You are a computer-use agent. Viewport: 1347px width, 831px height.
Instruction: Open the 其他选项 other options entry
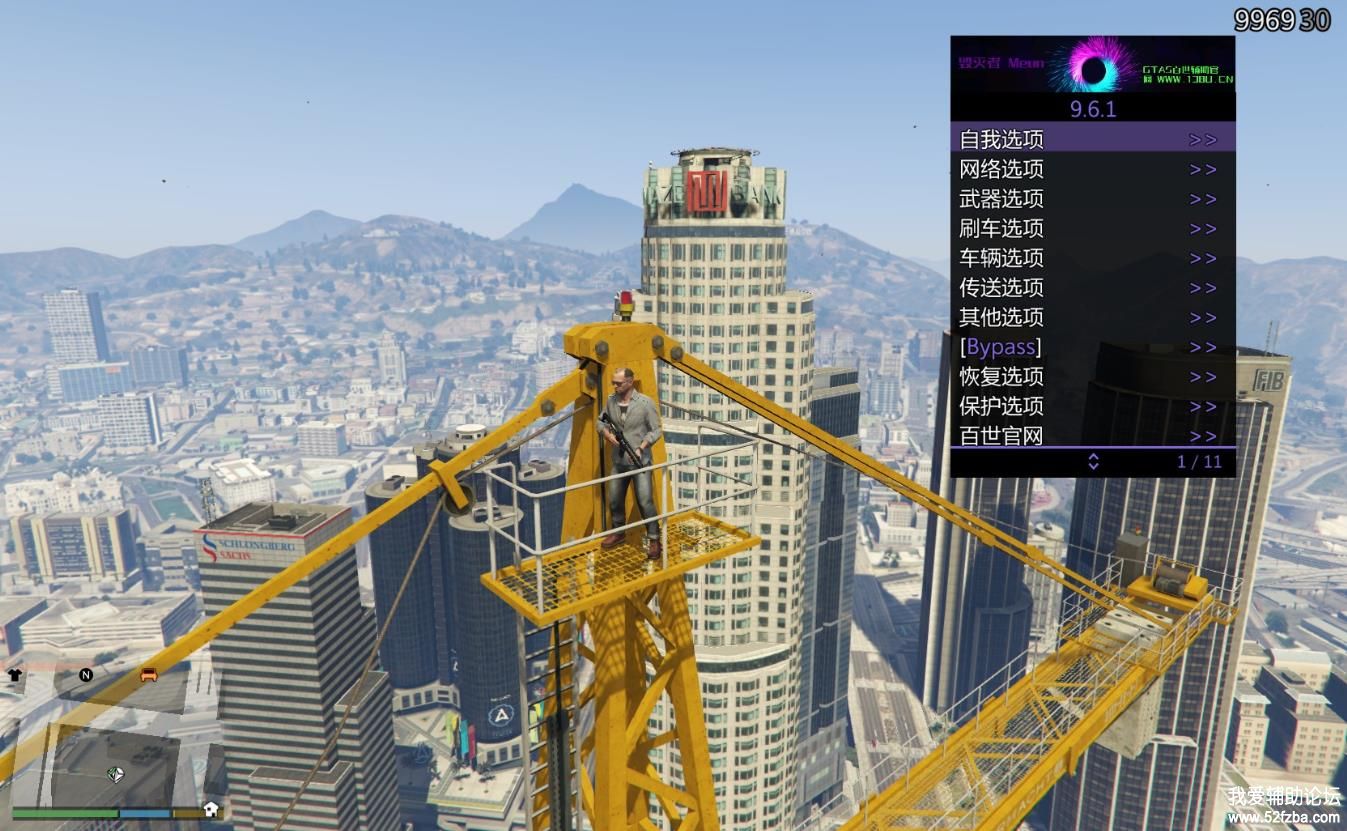tap(1092, 317)
